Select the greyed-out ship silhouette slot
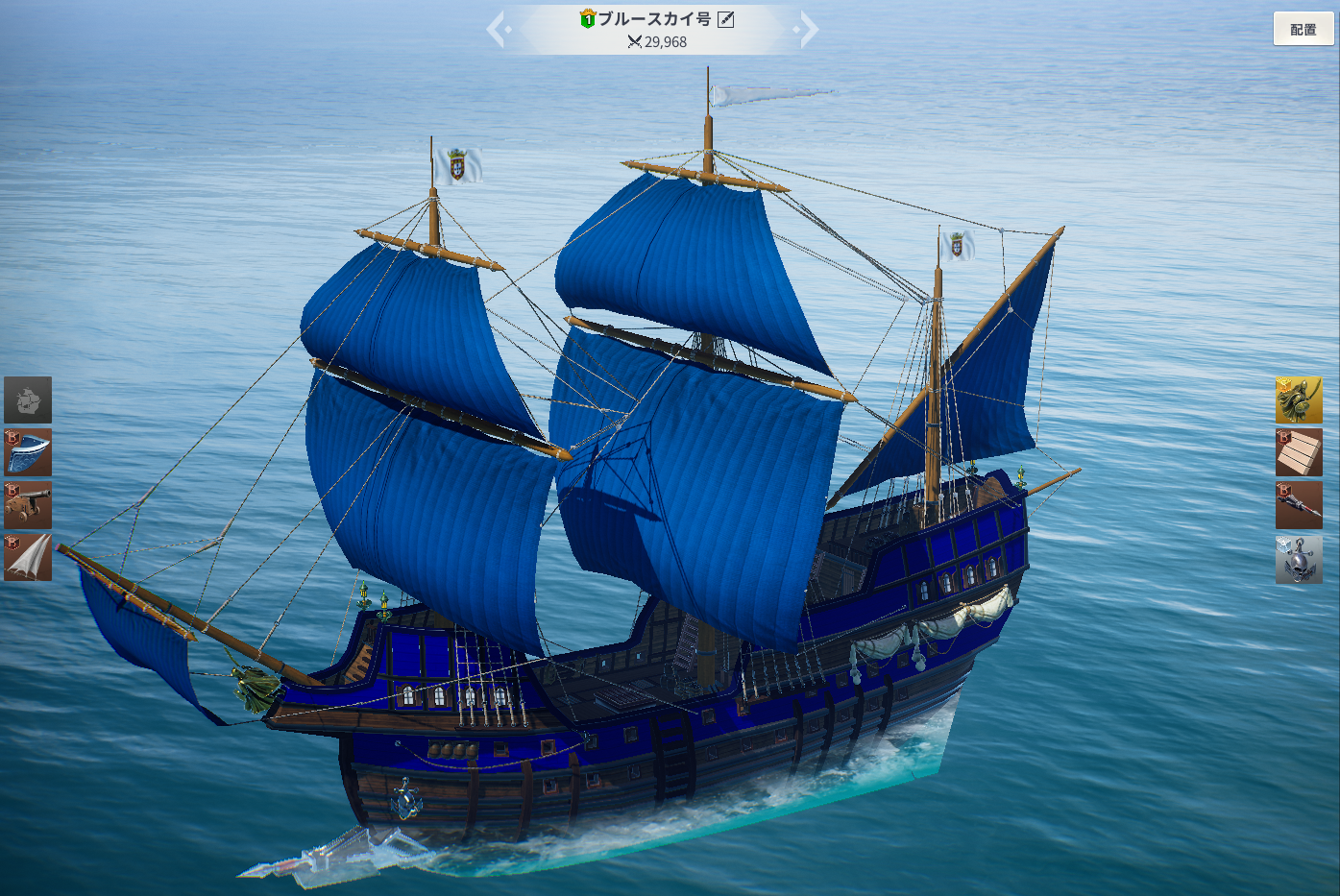Viewport: 1340px width, 896px height. point(28,400)
